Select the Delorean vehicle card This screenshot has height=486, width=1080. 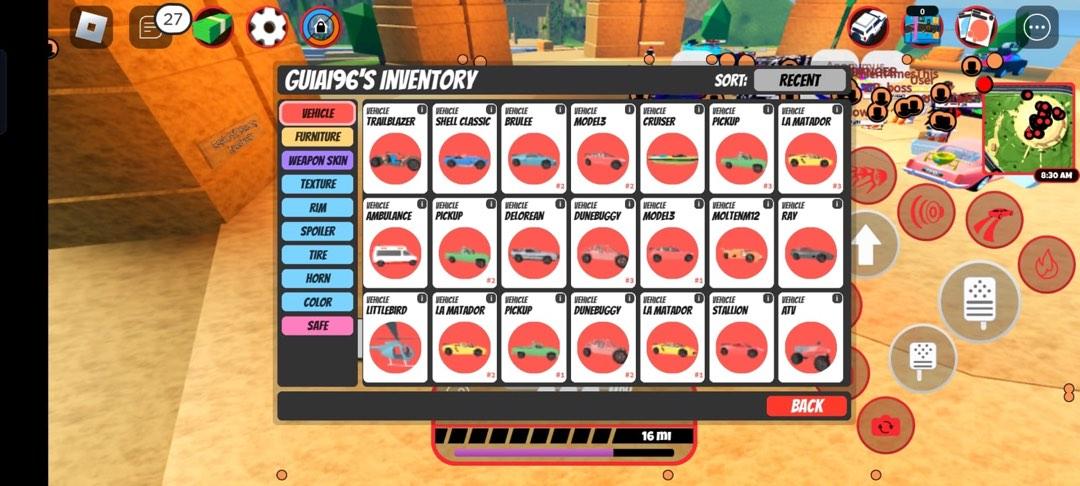tap(533, 244)
